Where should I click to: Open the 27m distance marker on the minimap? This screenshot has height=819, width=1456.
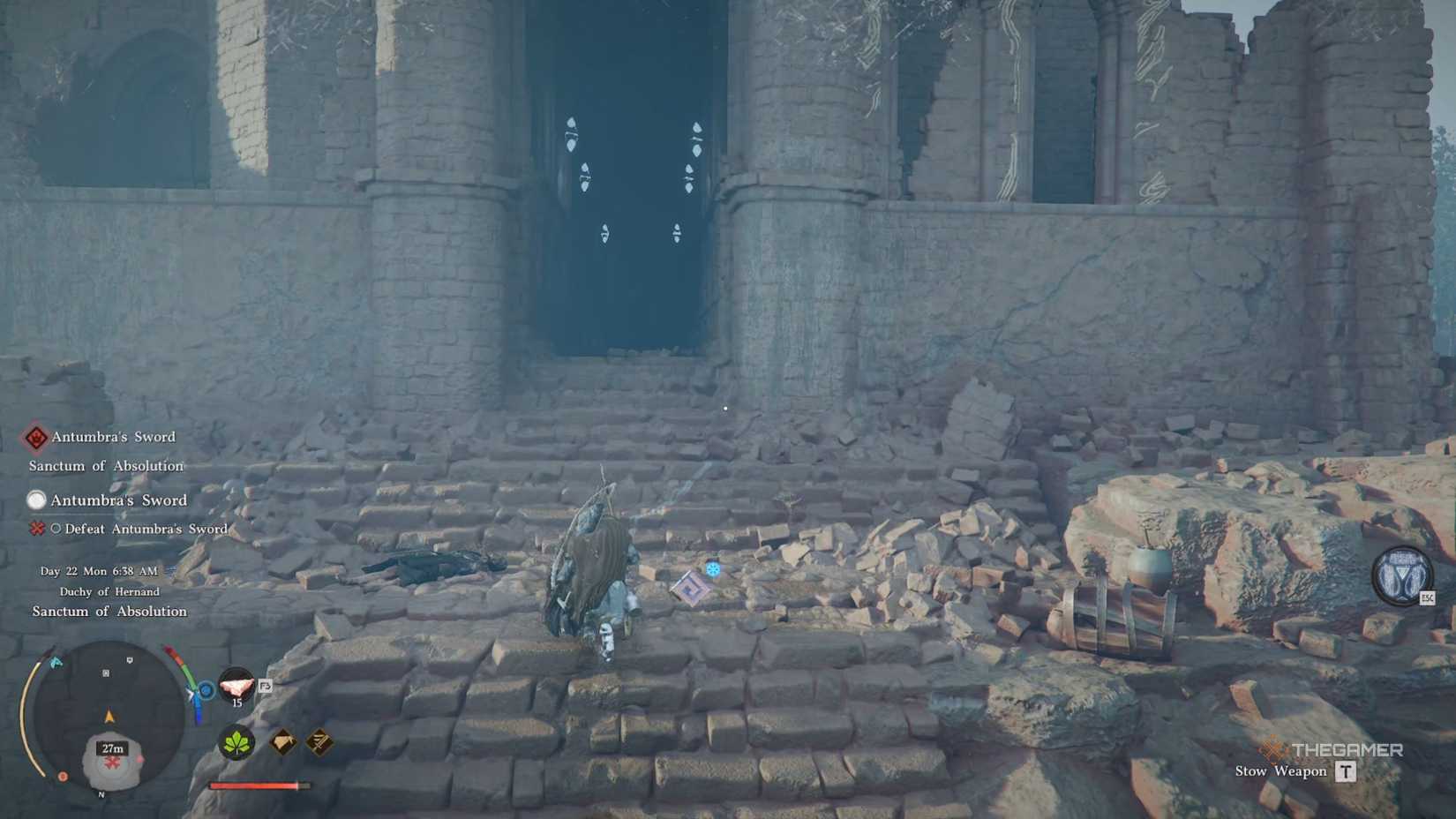pyautogui.click(x=110, y=748)
